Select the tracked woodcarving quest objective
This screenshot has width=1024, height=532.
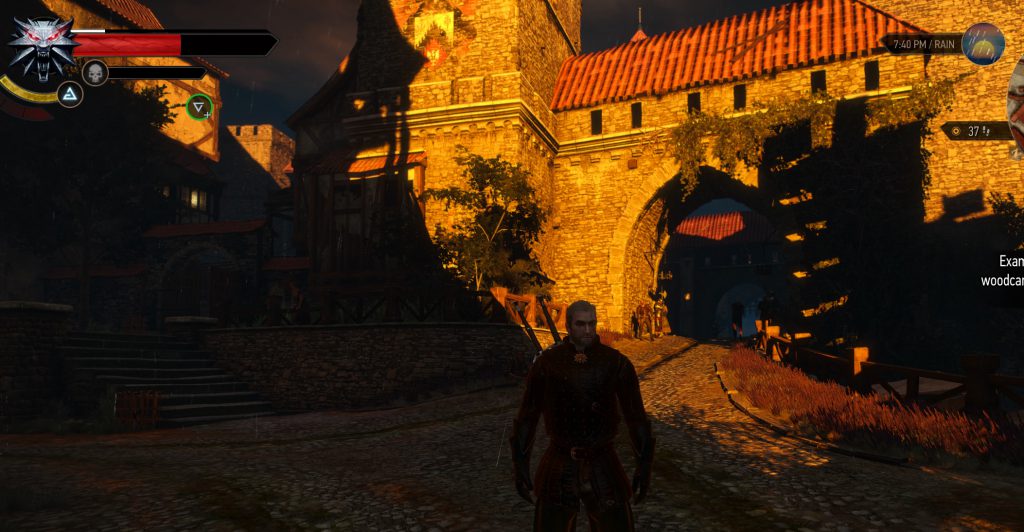point(1001,271)
